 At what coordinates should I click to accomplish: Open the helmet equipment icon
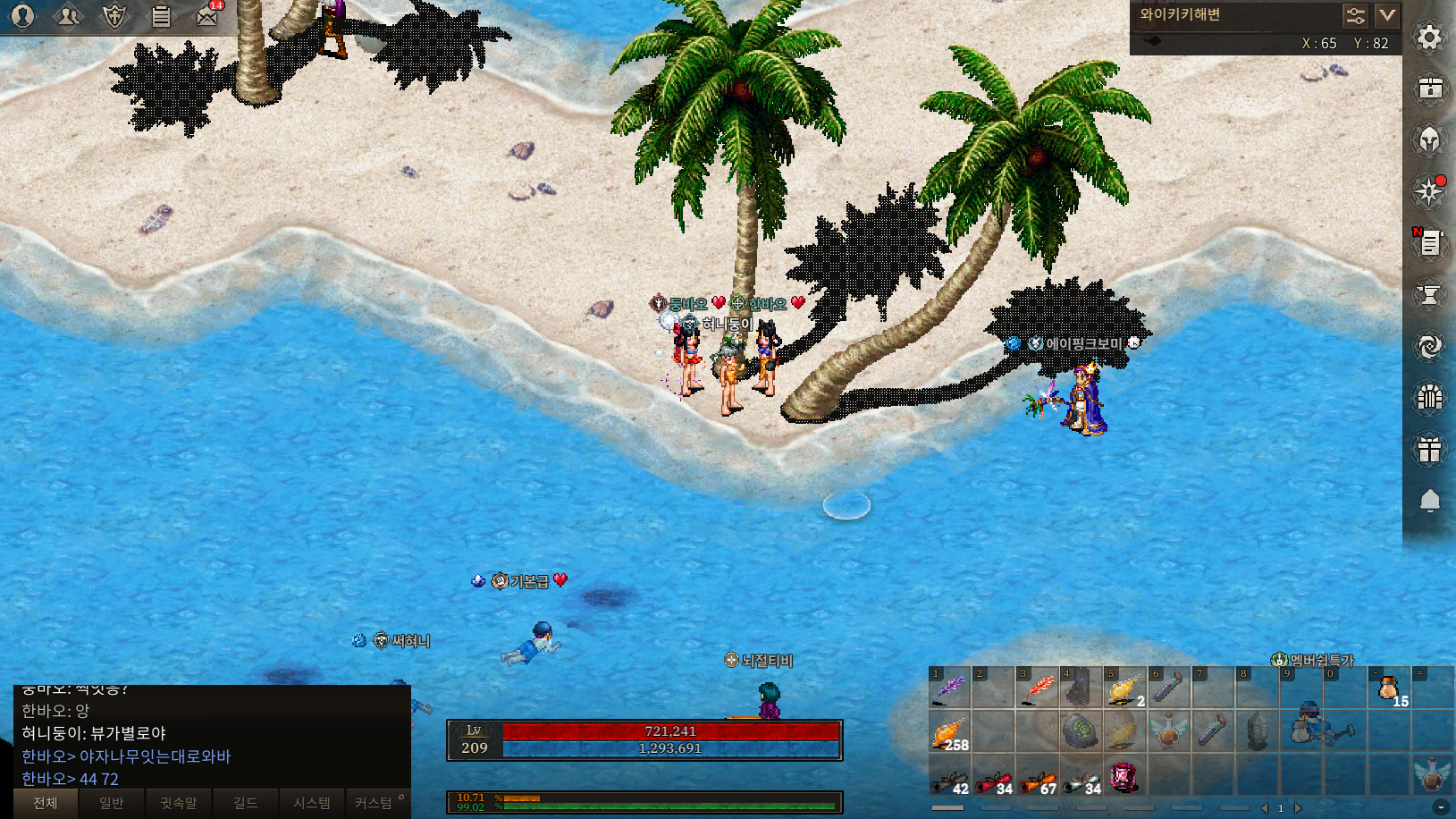pos(1429,140)
